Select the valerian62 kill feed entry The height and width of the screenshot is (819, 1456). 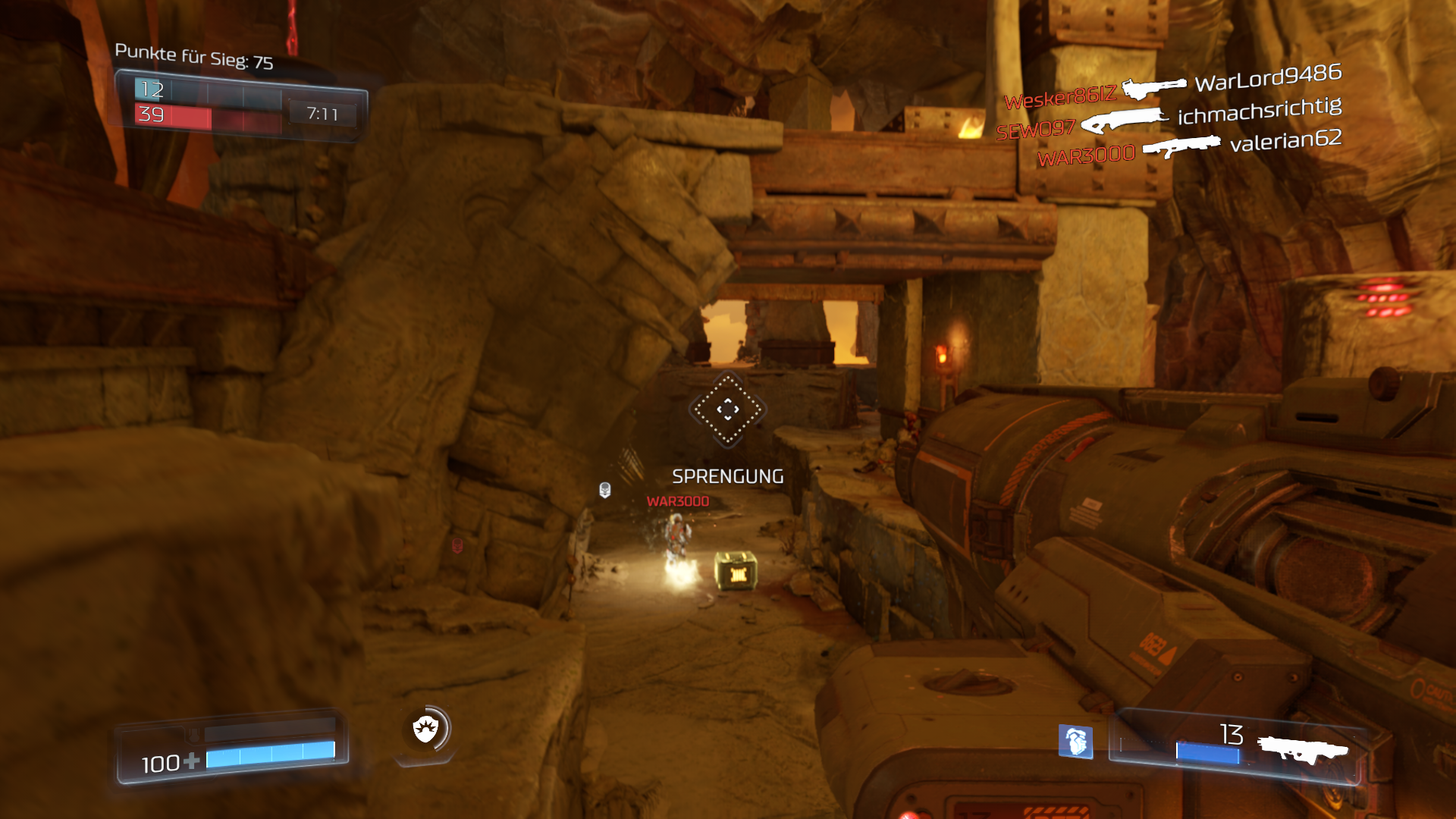pos(1285,140)
